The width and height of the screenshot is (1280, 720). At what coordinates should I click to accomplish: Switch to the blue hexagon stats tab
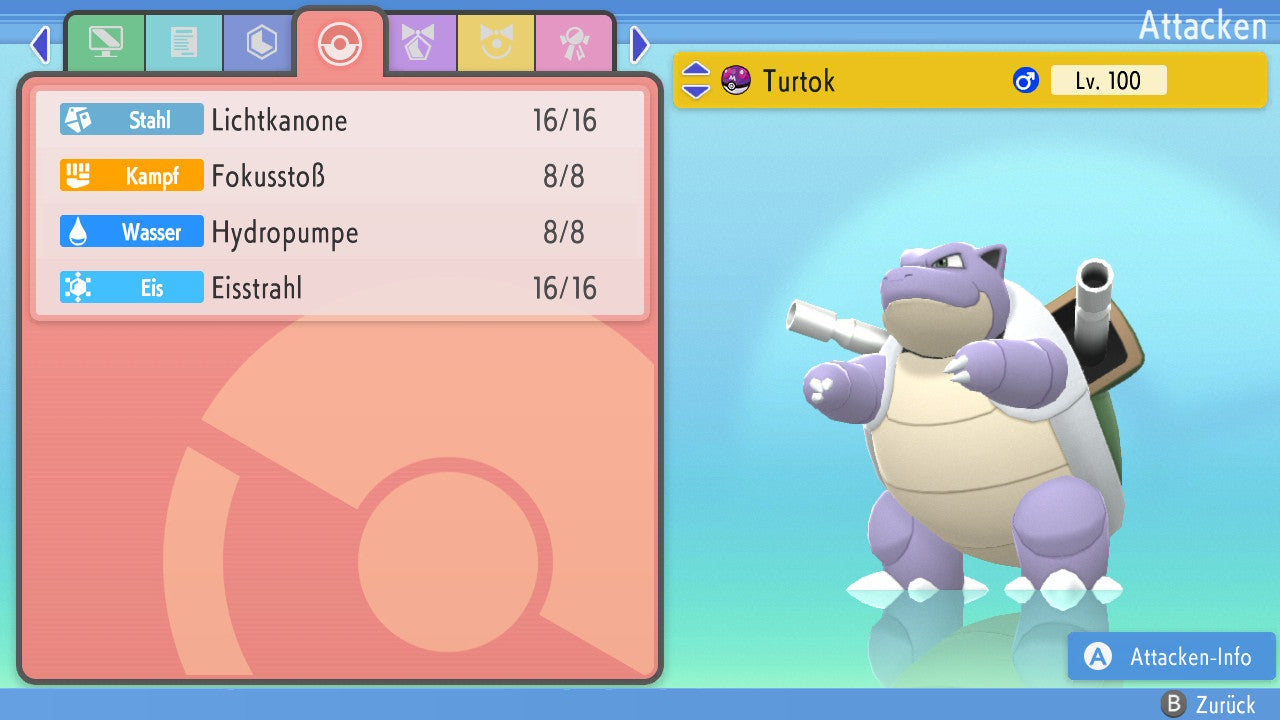pos(261,43)
